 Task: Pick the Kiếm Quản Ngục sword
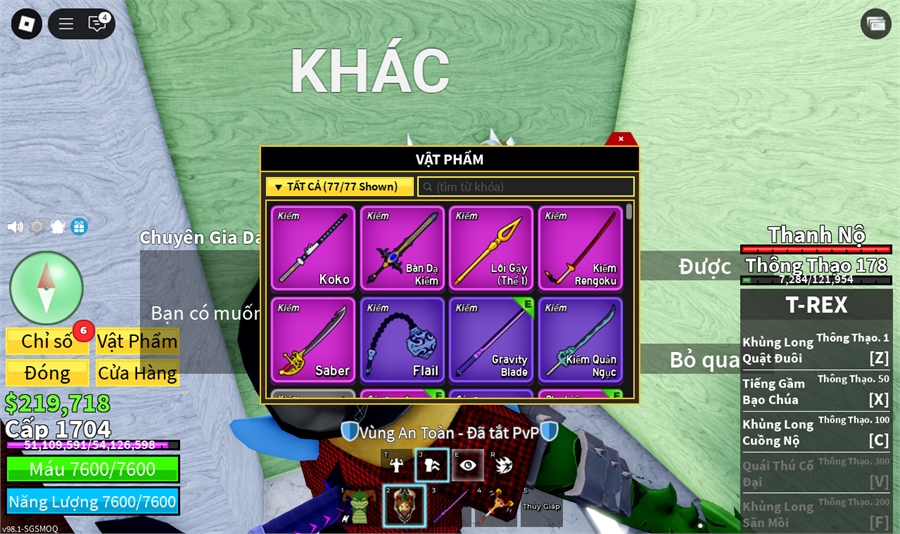[x=581, y=339]
